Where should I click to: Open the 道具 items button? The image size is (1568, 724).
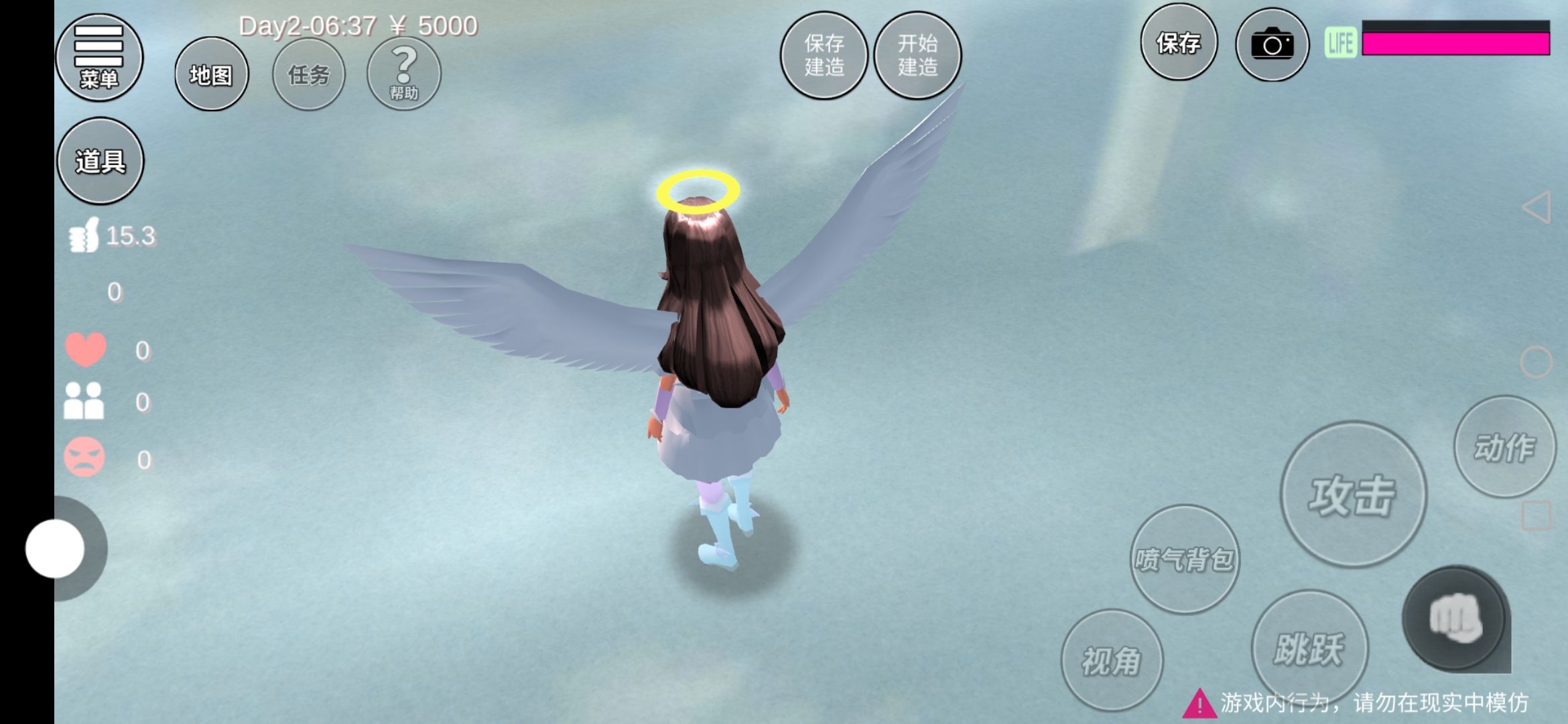click(x=101, y=161)
